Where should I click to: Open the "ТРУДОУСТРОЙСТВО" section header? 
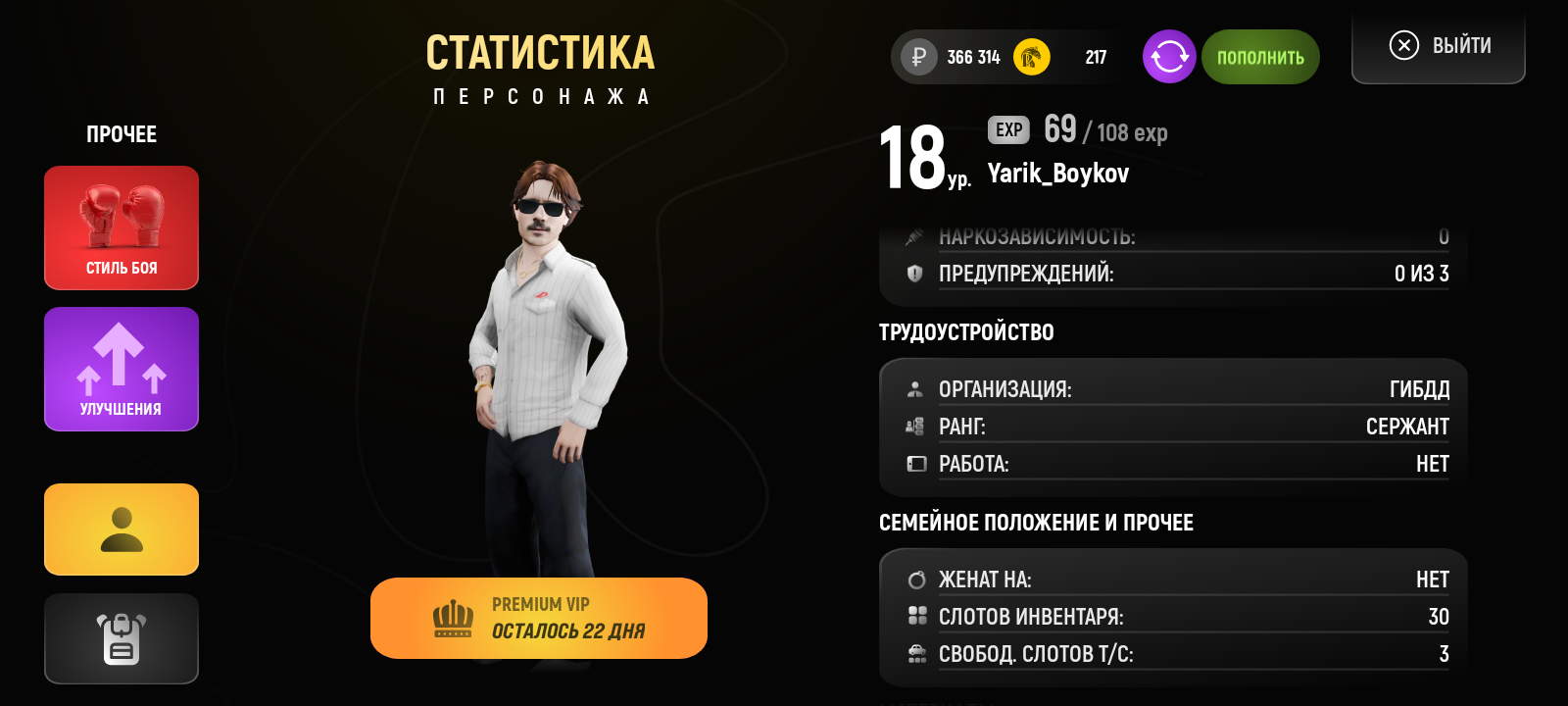[965, 332]
